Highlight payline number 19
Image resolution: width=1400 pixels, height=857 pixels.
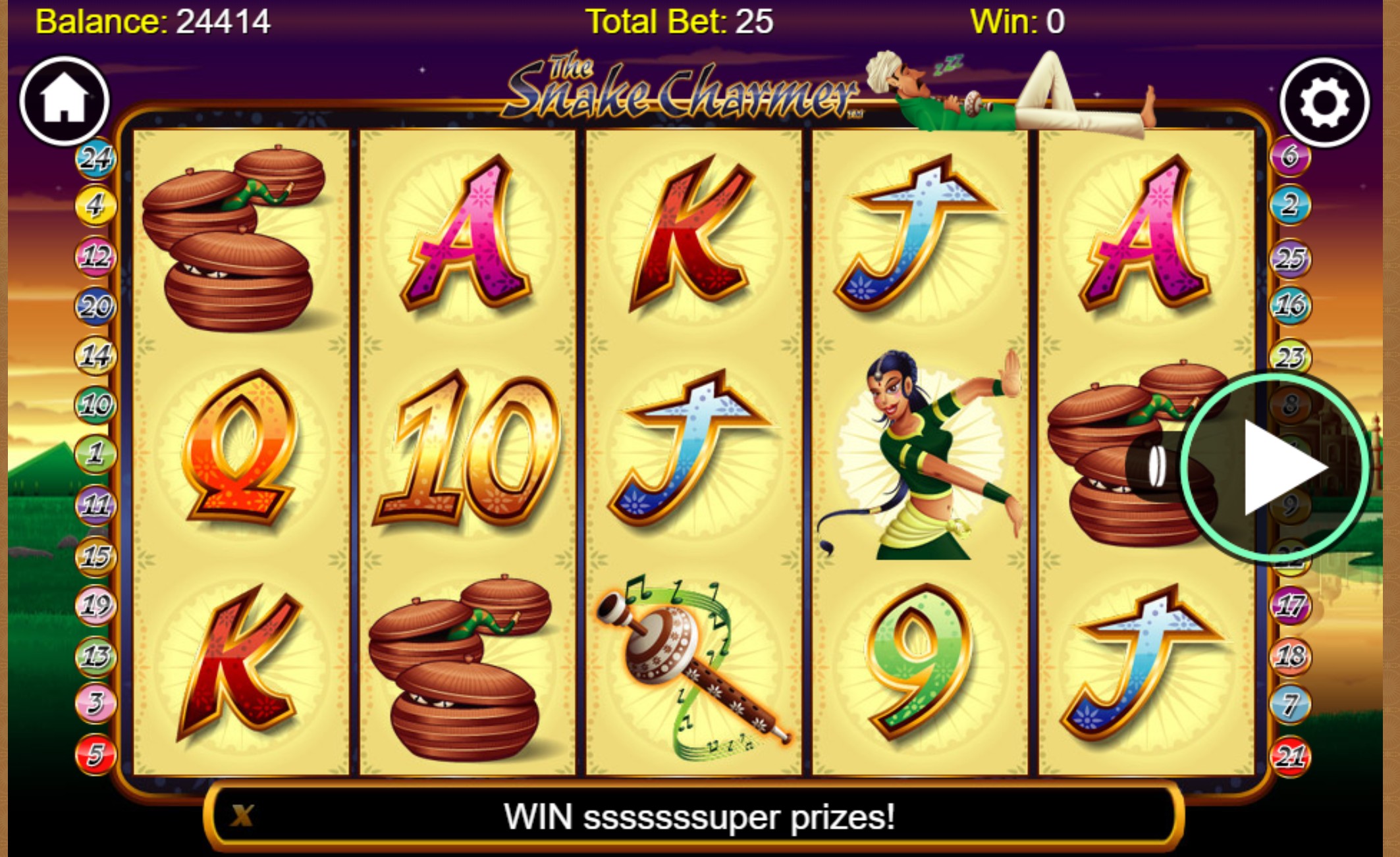pyautogui.click(x=96, y=605)
